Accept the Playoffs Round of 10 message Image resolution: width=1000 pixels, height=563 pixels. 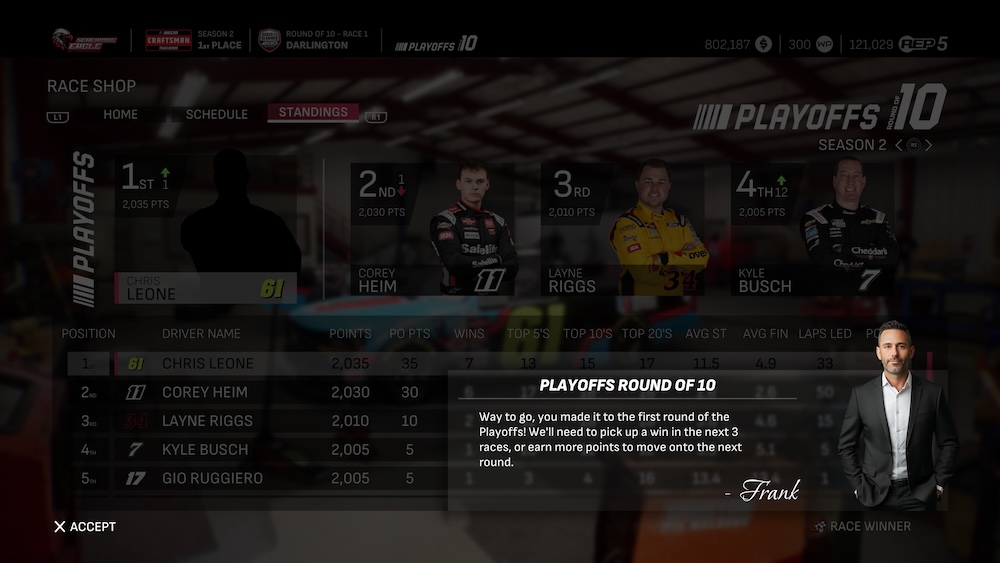[86, 527]
